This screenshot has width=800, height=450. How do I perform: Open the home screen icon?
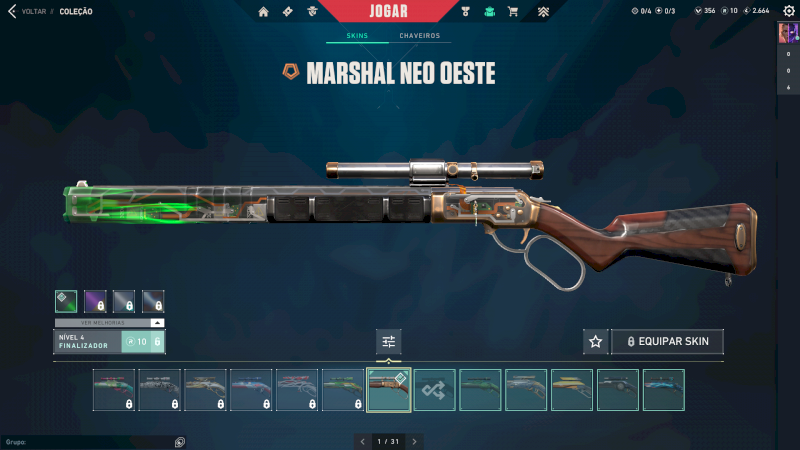click(x=264, y=12)
